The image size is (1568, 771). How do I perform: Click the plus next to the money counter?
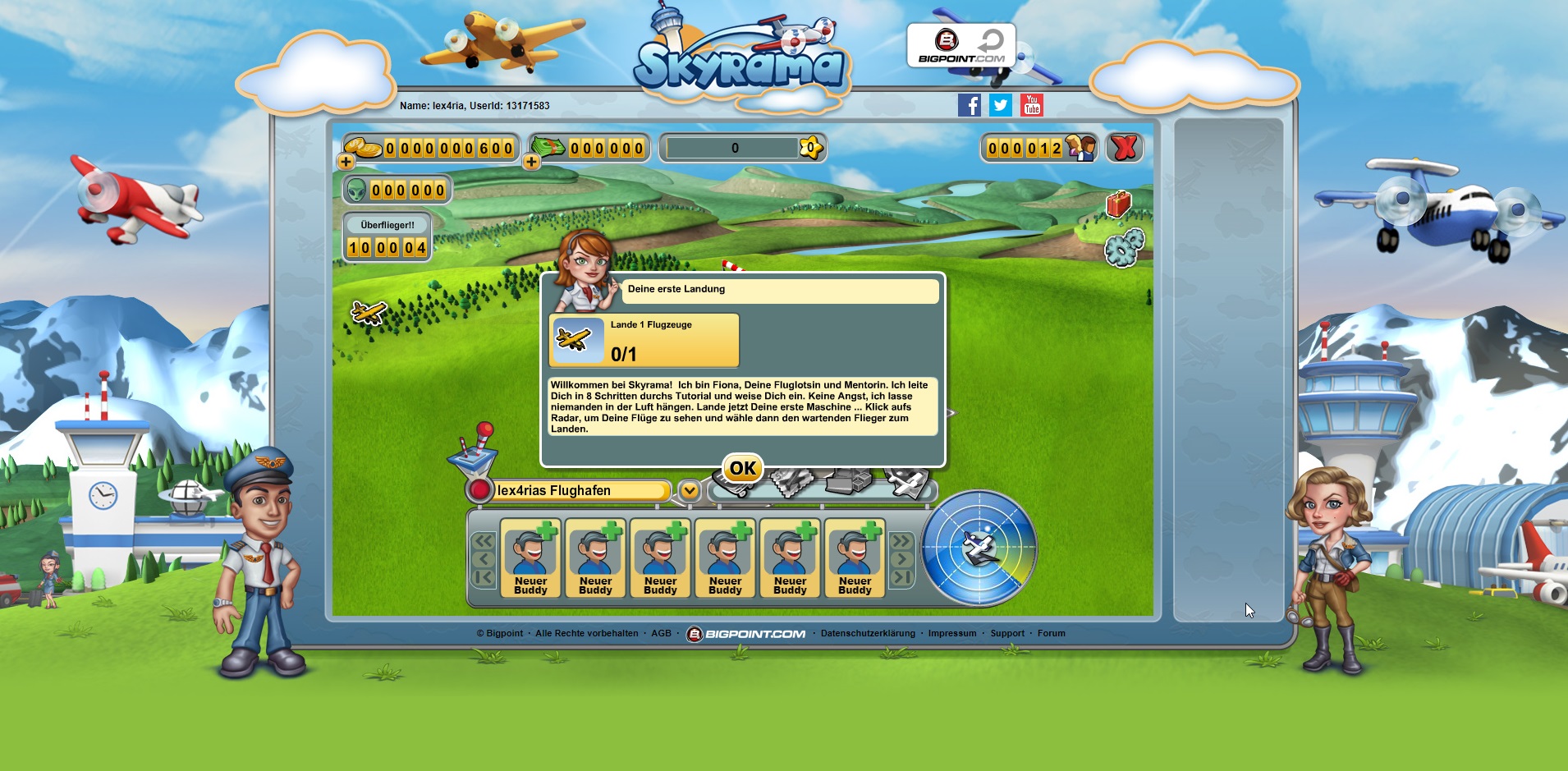pyautogui.click(x=531, y=161)
